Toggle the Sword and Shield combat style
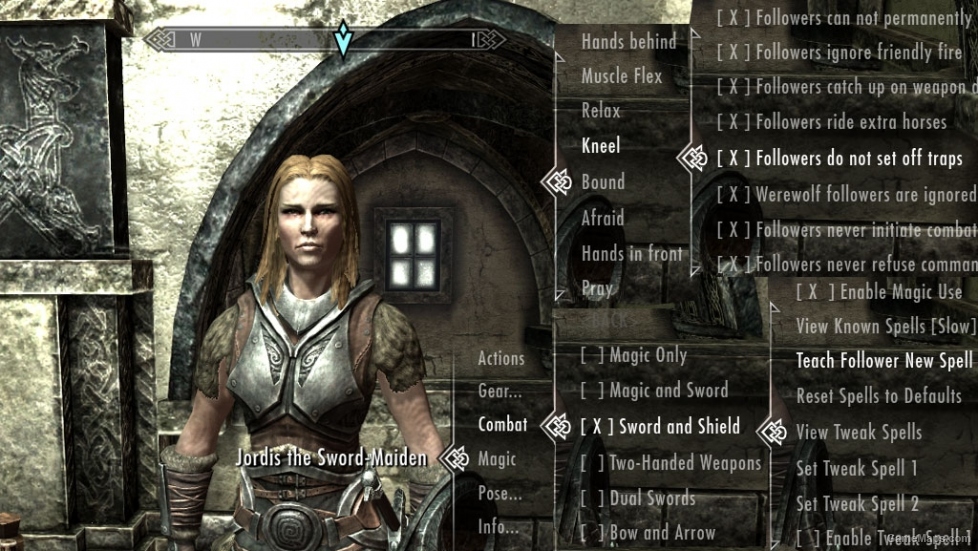978x551 pixels. tap(660, 426)
